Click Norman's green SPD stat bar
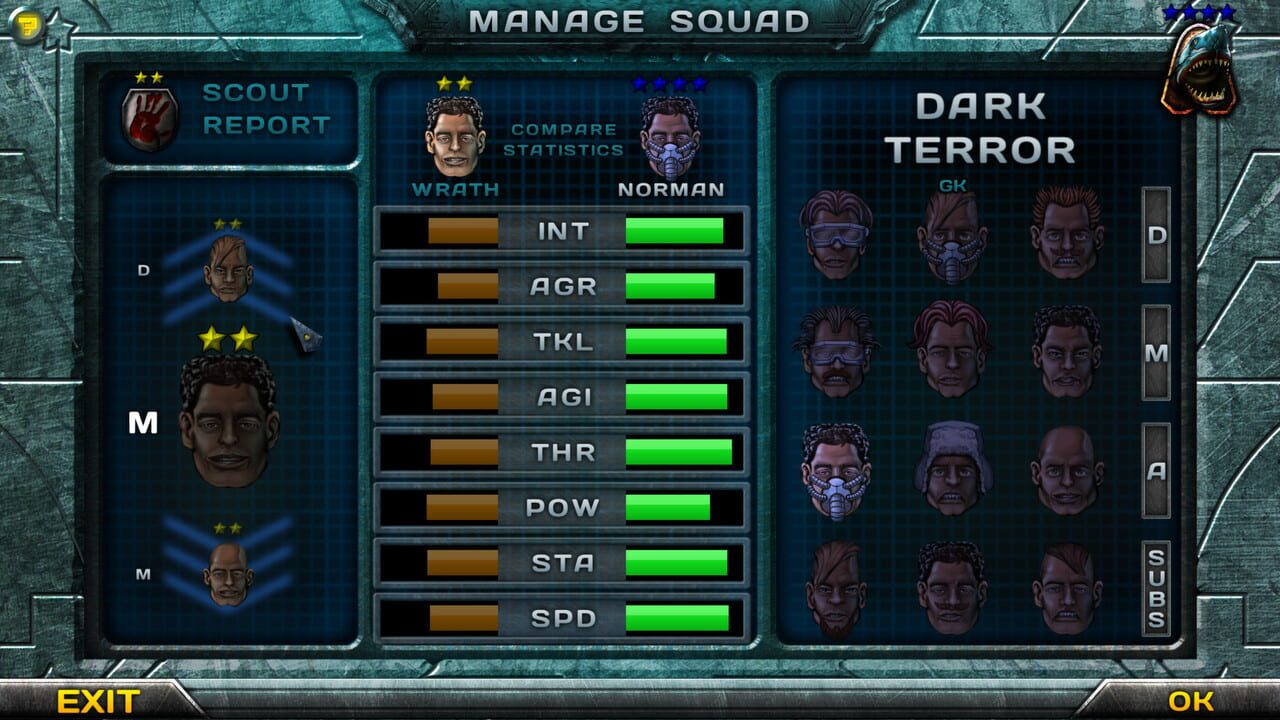1280x720 pixels. pyautogui.click(x=675, y=618)
